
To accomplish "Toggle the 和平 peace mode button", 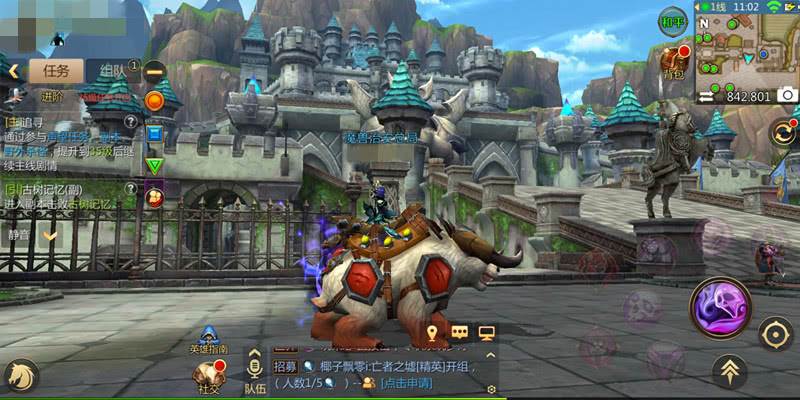I will pyautogui.click(x=673, y=22).
